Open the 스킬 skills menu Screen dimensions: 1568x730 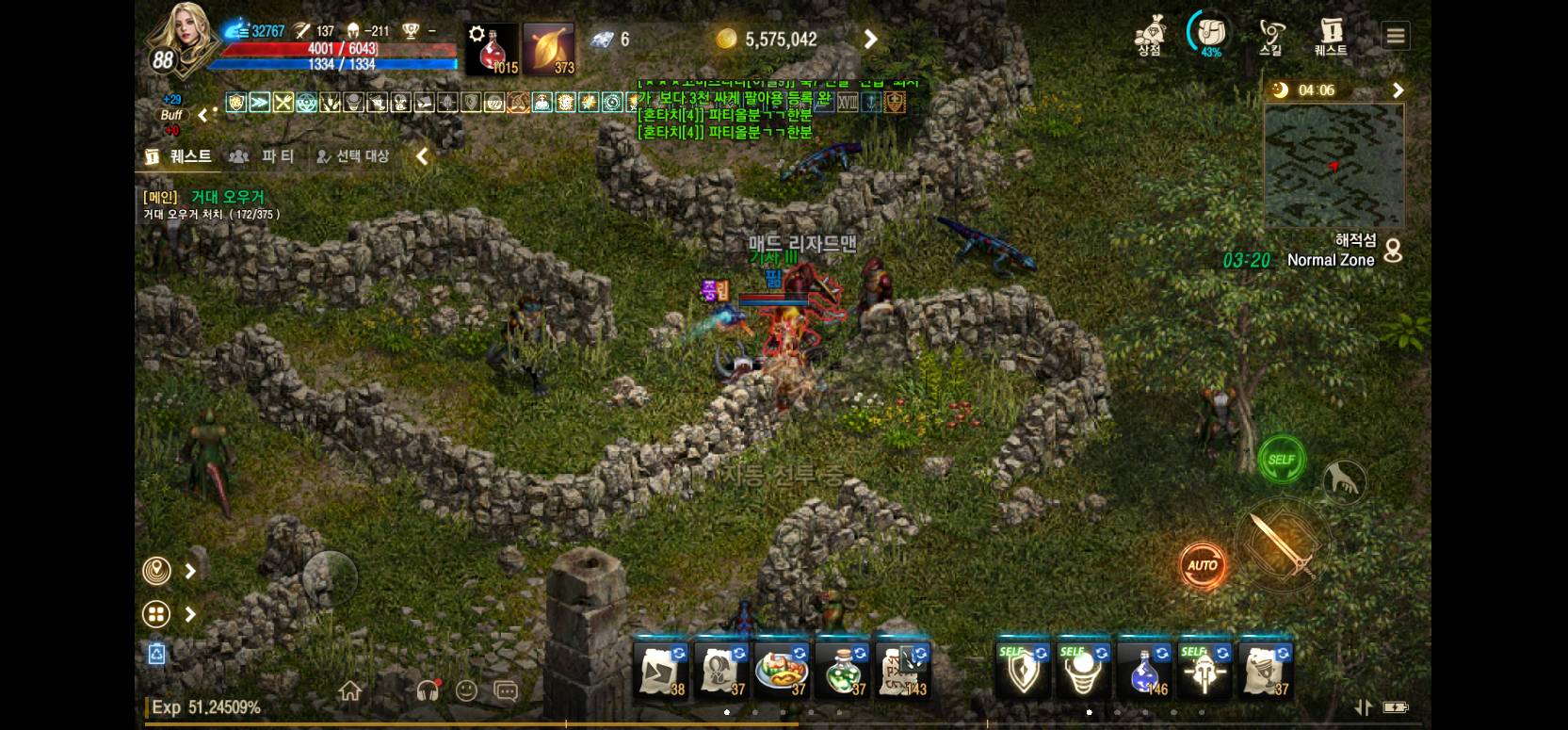(x=1271, y=37)
